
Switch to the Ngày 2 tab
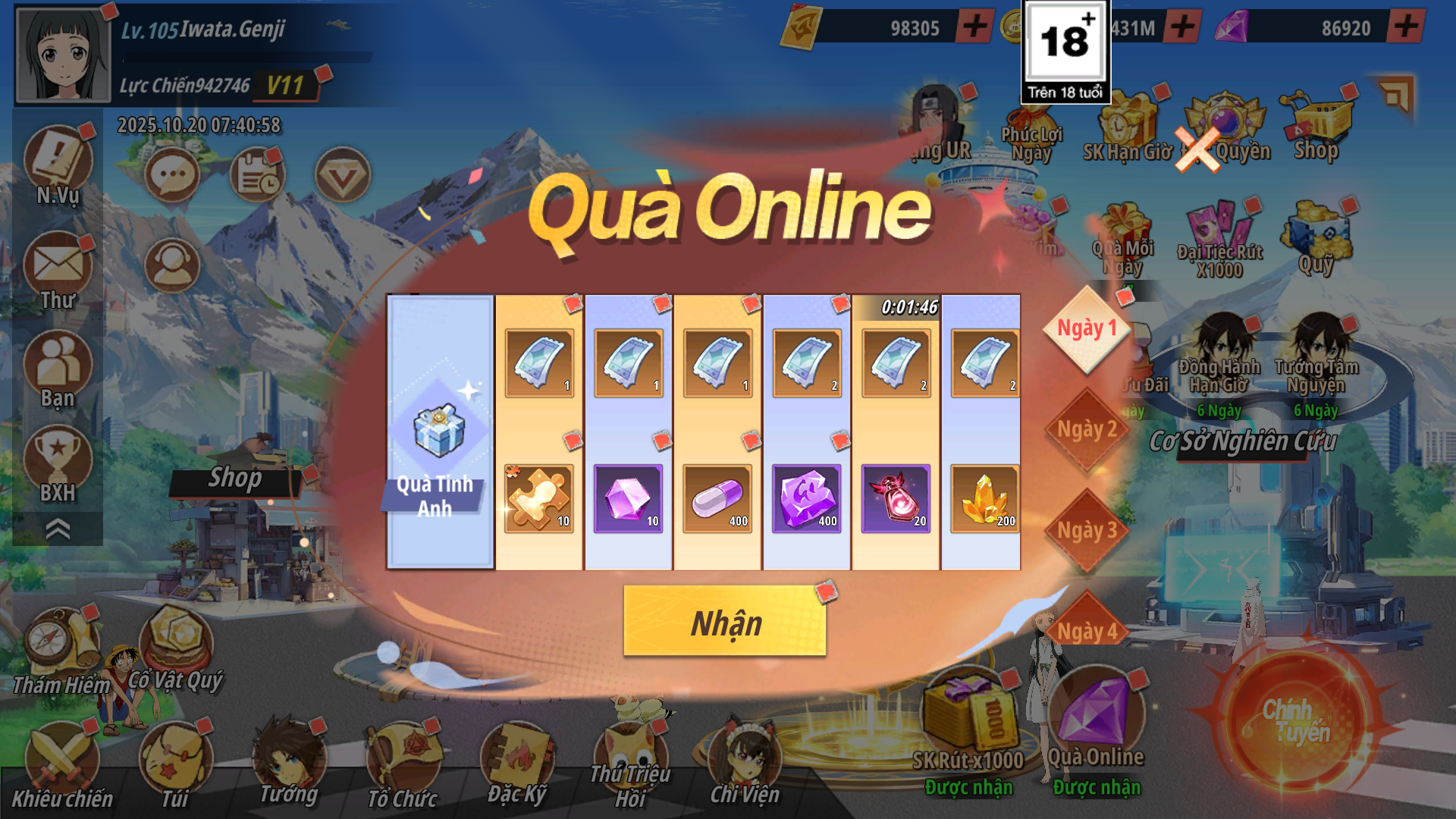[1087, 430]
